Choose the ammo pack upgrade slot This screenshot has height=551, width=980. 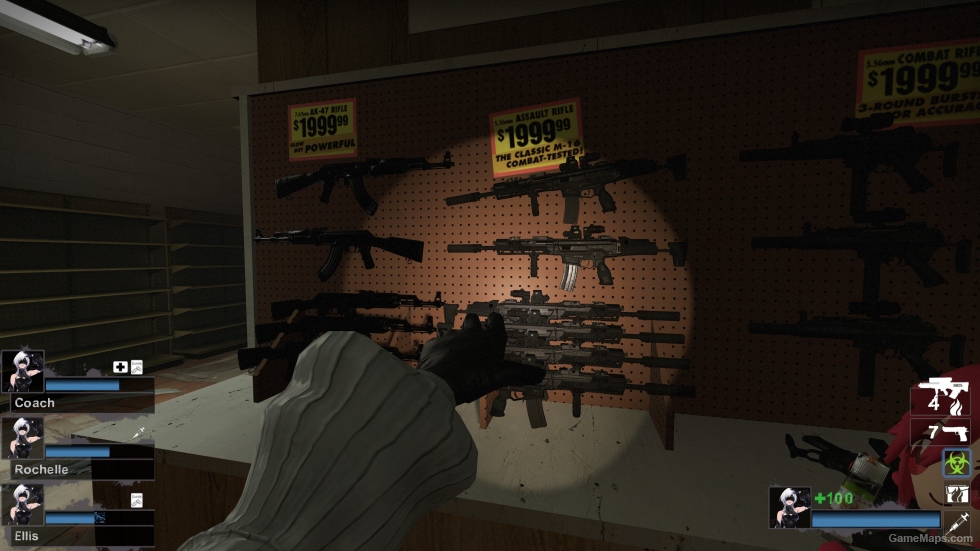(958, 493)
